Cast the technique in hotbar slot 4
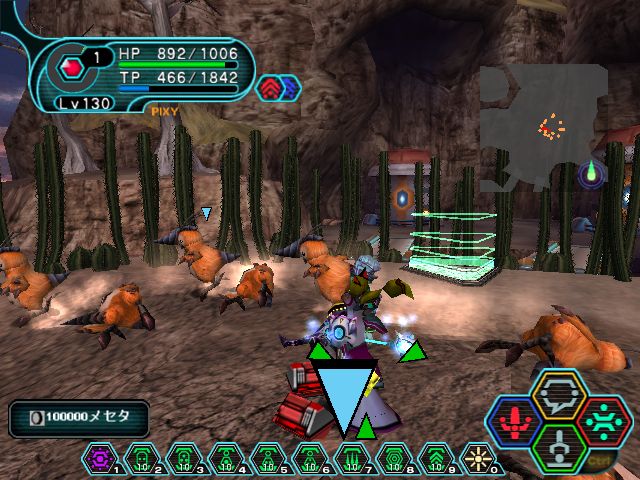The width and height of the screenshot is (640, 480). coord(226,459)
